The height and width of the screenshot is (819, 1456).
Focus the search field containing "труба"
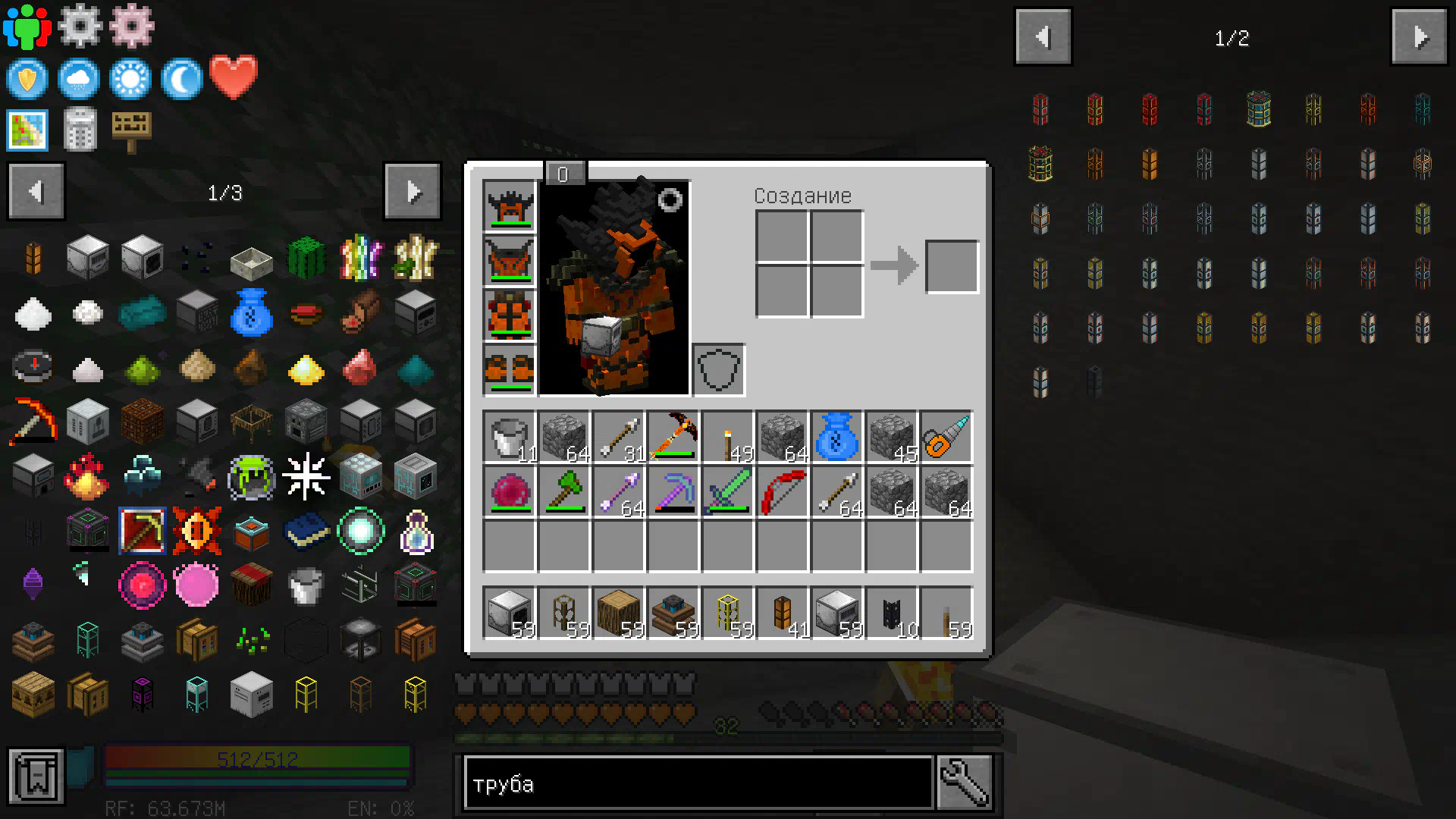click(698, 783)
